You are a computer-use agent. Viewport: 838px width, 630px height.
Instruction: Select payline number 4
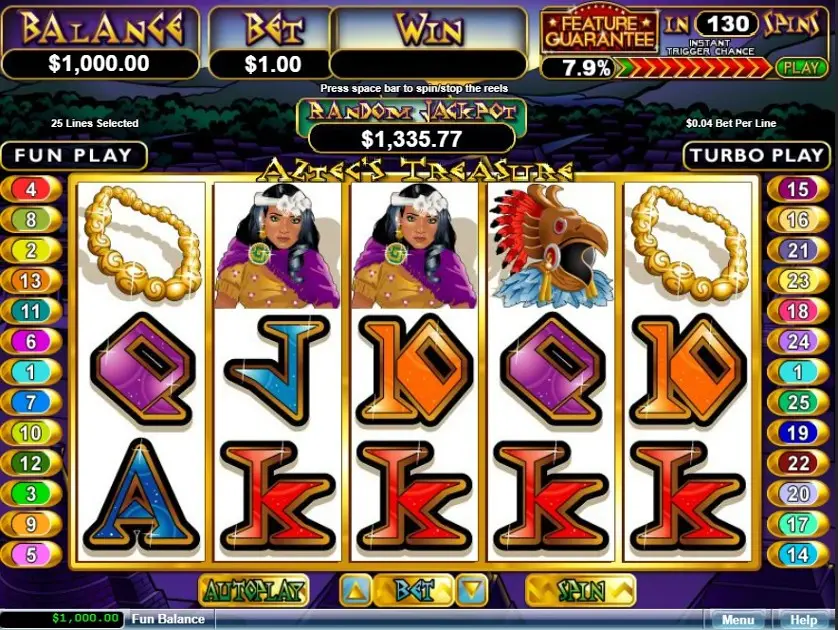coord(31,189)
